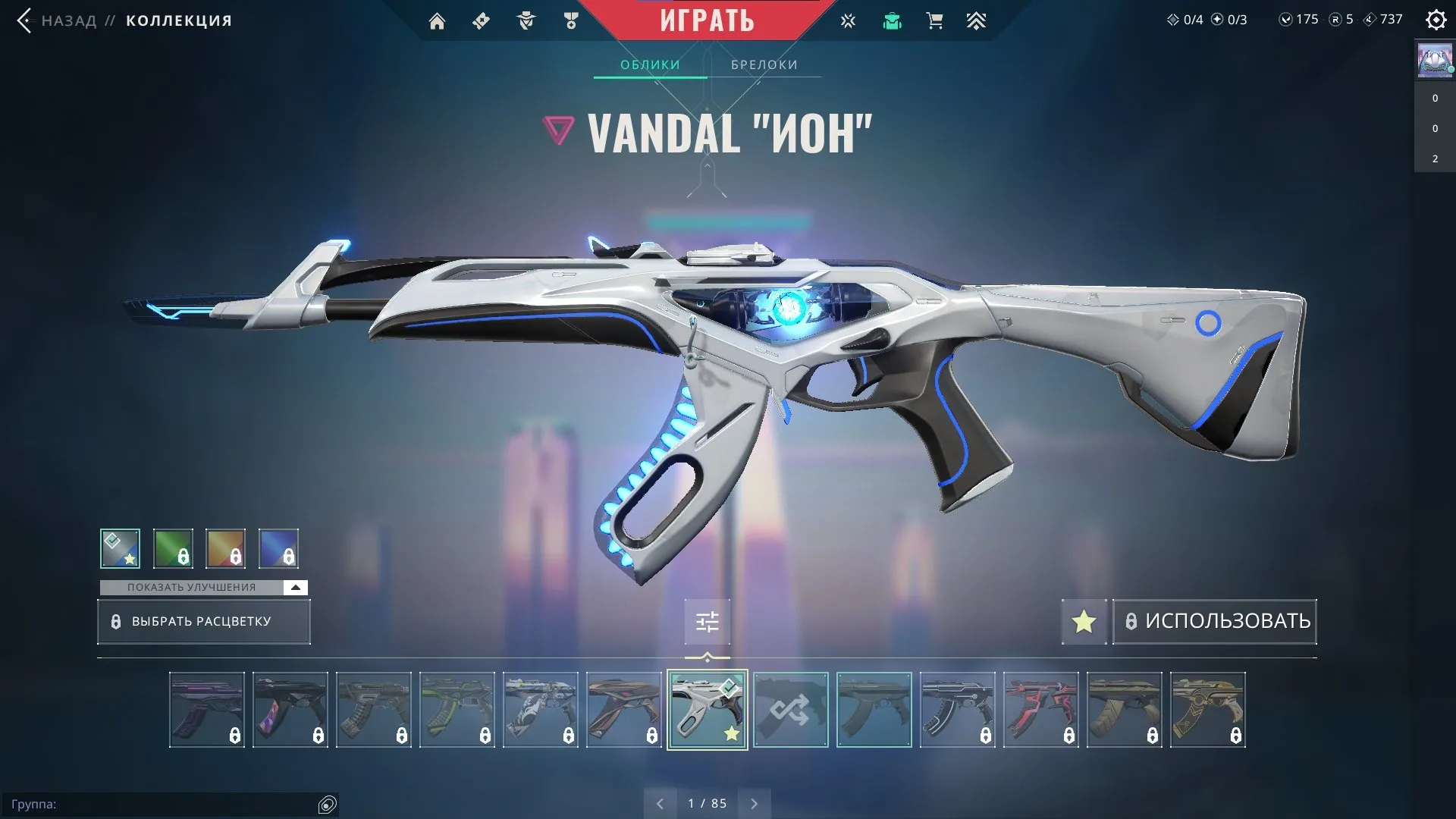The image size is (1456, 819).
Task: Switch to the ОБЛИКИ tab
Action: pos(651,64)
